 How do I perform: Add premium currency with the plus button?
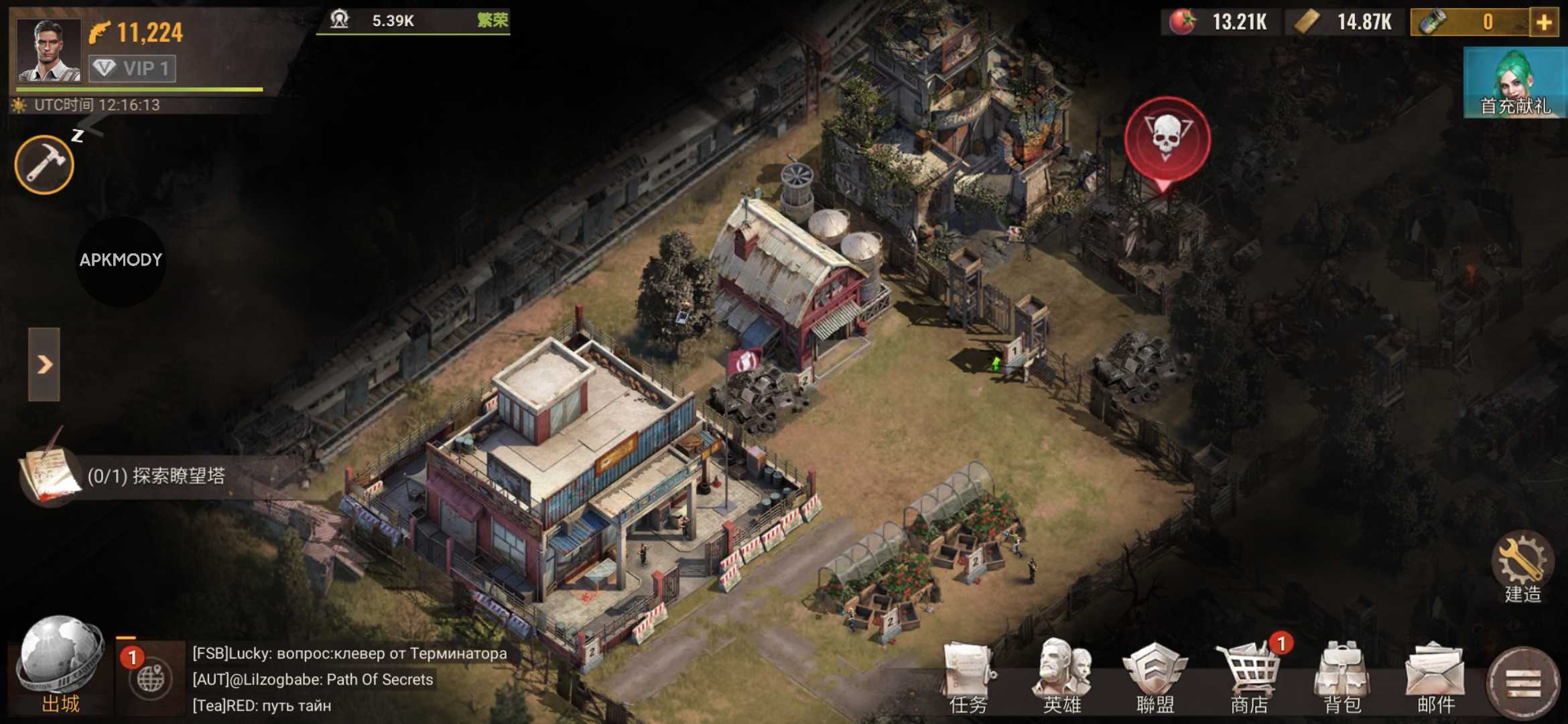(1545, 22)
